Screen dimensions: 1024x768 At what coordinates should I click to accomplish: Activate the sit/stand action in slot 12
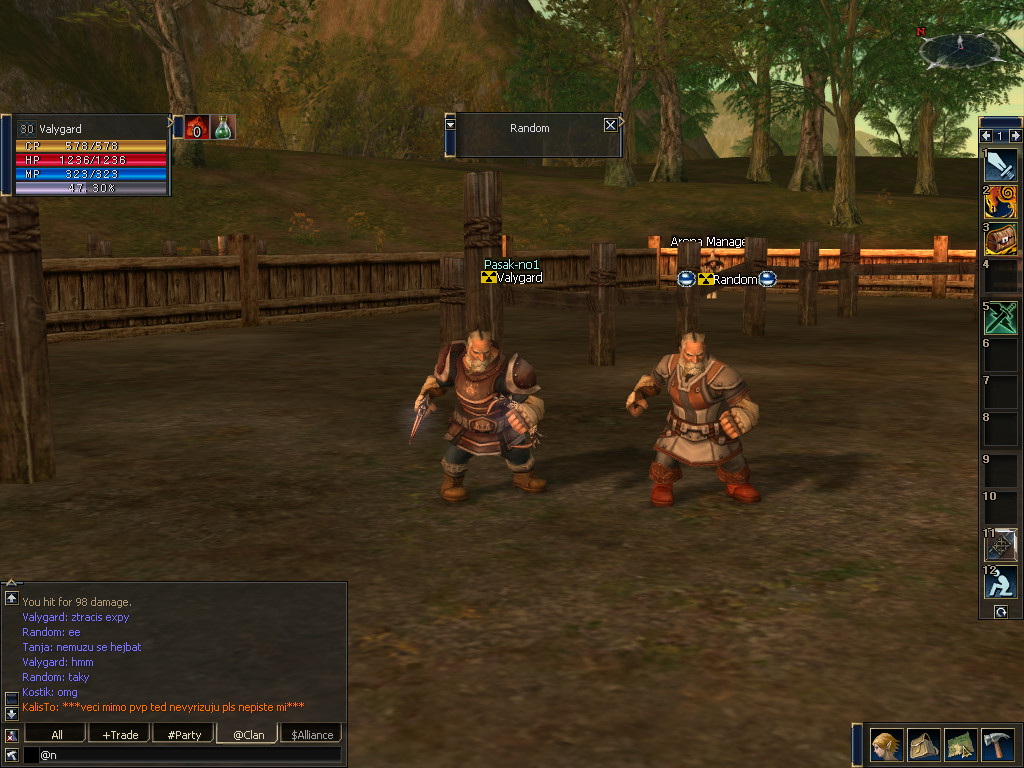coord(1000,583)
